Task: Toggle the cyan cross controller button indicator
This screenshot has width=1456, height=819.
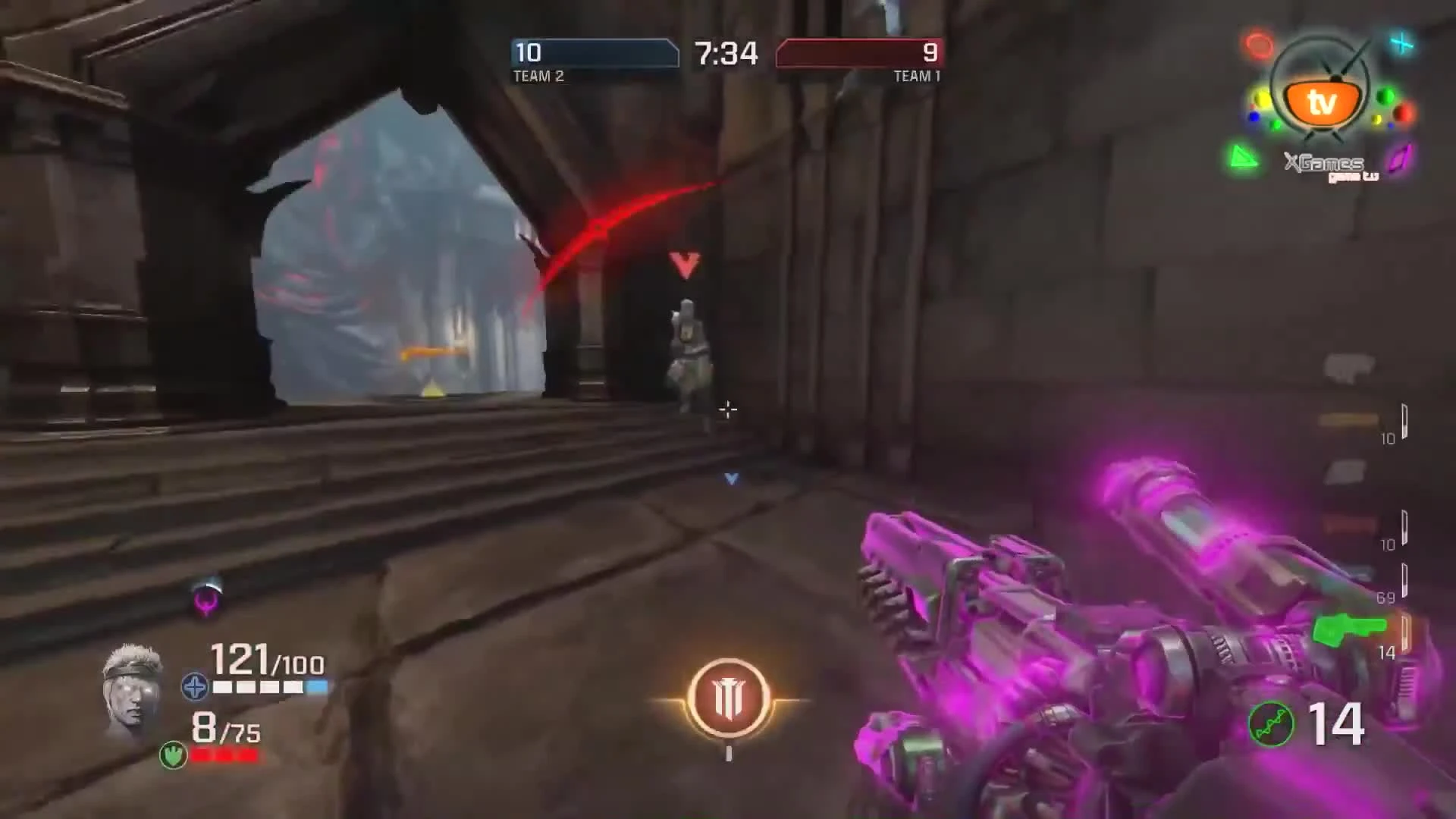Action: (x=1402, y=43)
